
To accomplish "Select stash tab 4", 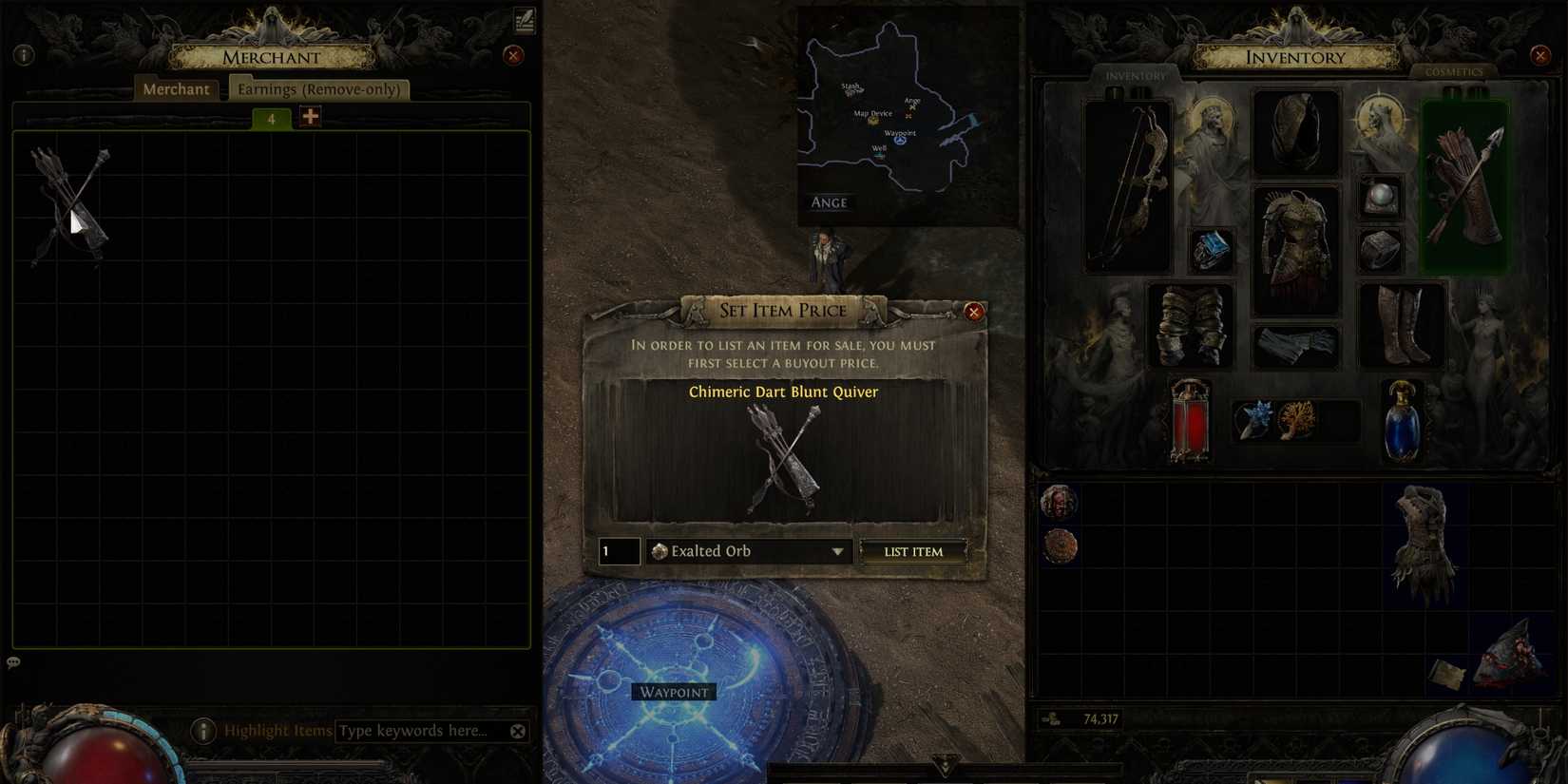I will [270, 118].
